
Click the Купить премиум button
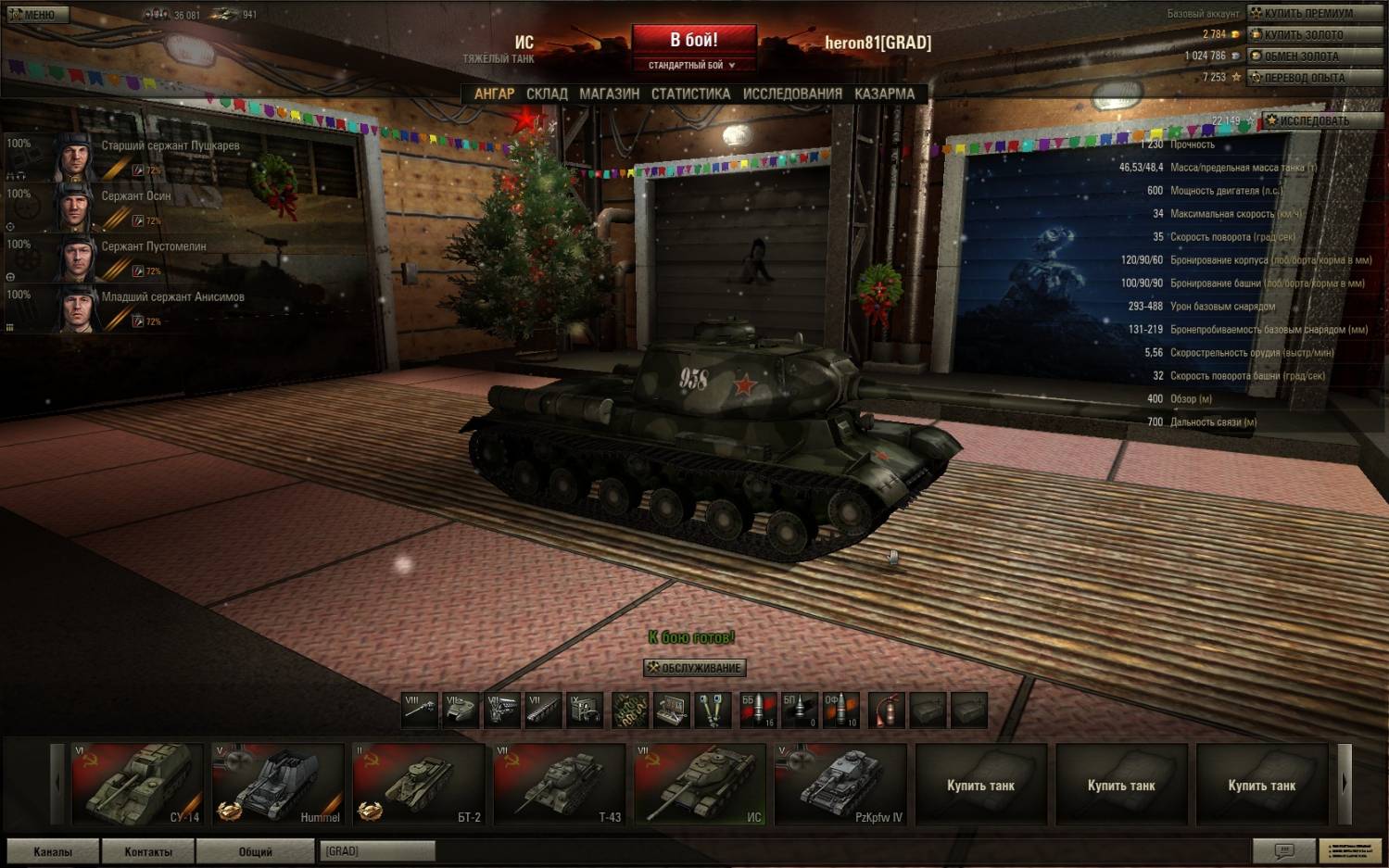pyautogui.click(x=1314, y=13)
